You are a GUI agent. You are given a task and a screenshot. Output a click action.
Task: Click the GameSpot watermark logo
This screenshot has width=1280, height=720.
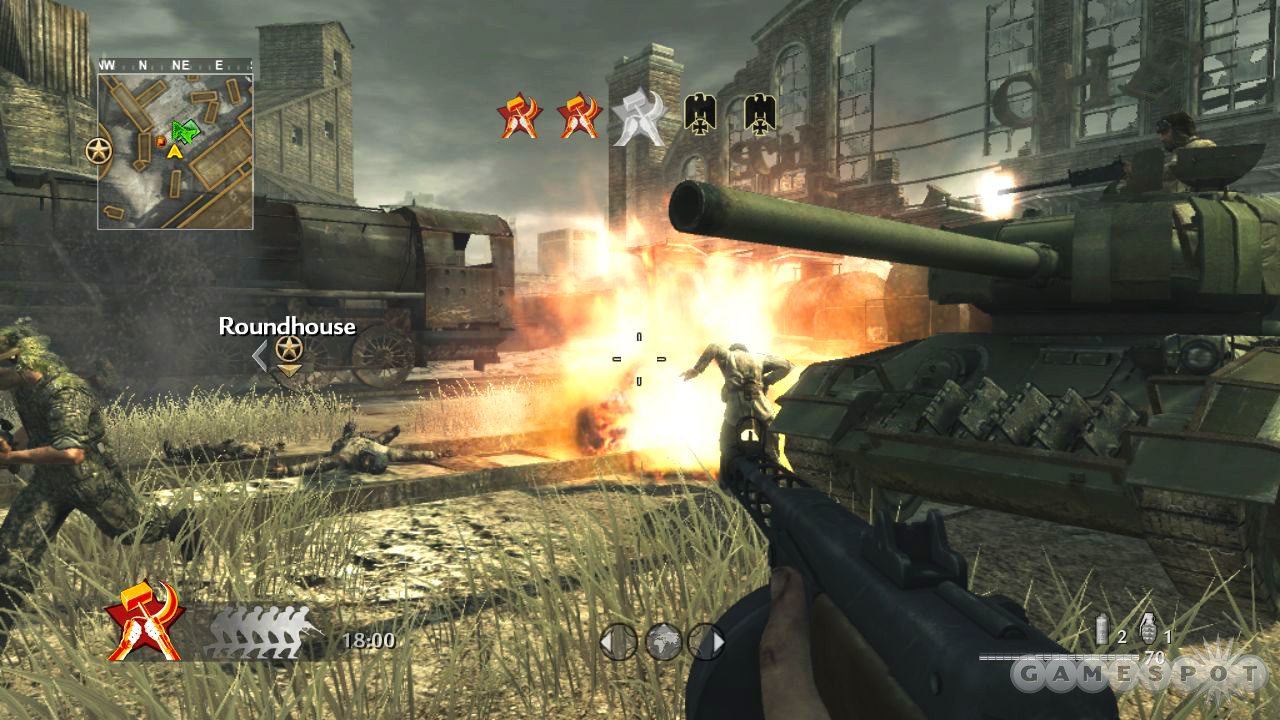1137,675
